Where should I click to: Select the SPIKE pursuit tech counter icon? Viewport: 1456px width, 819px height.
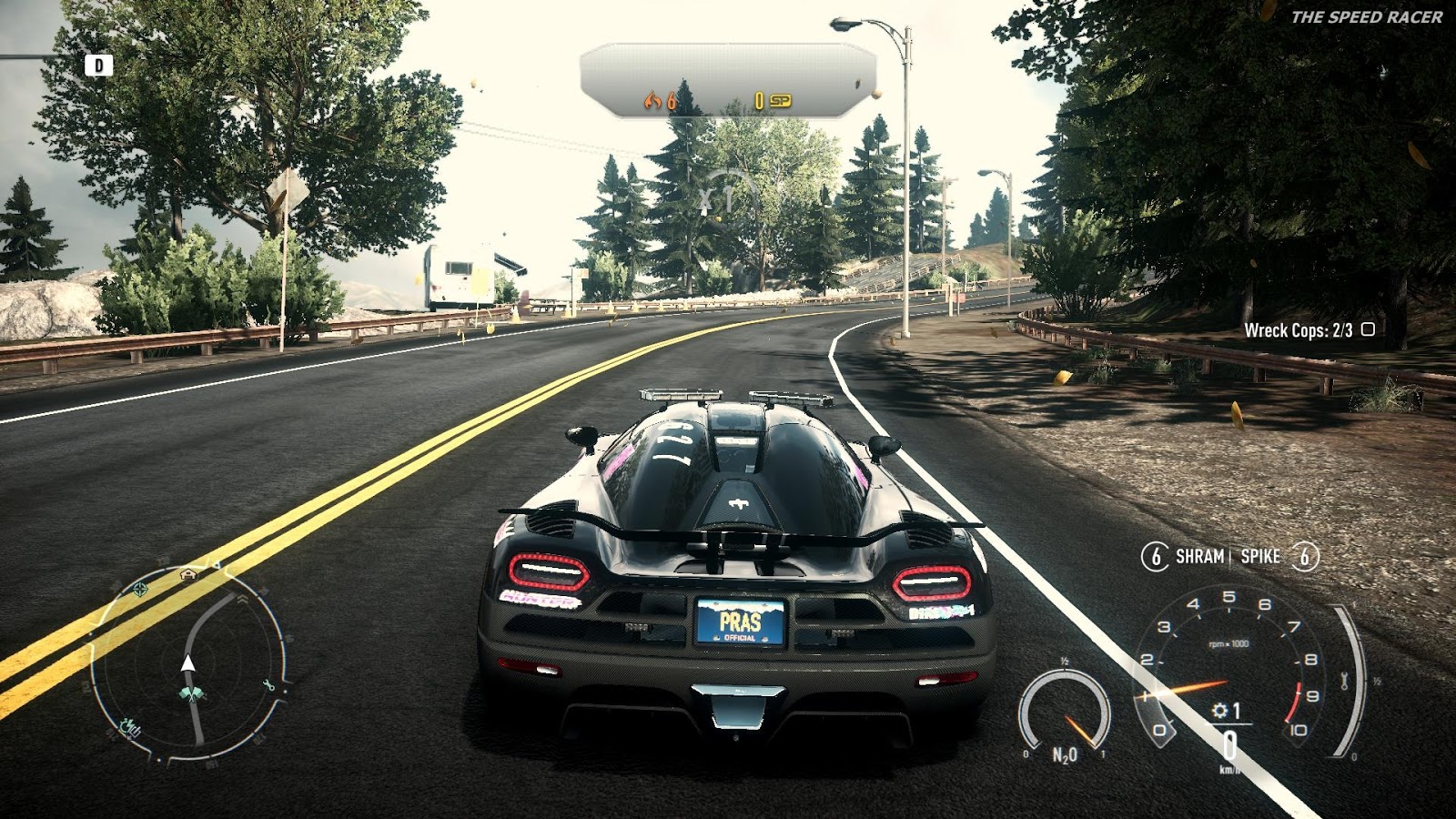point(1305,556)
